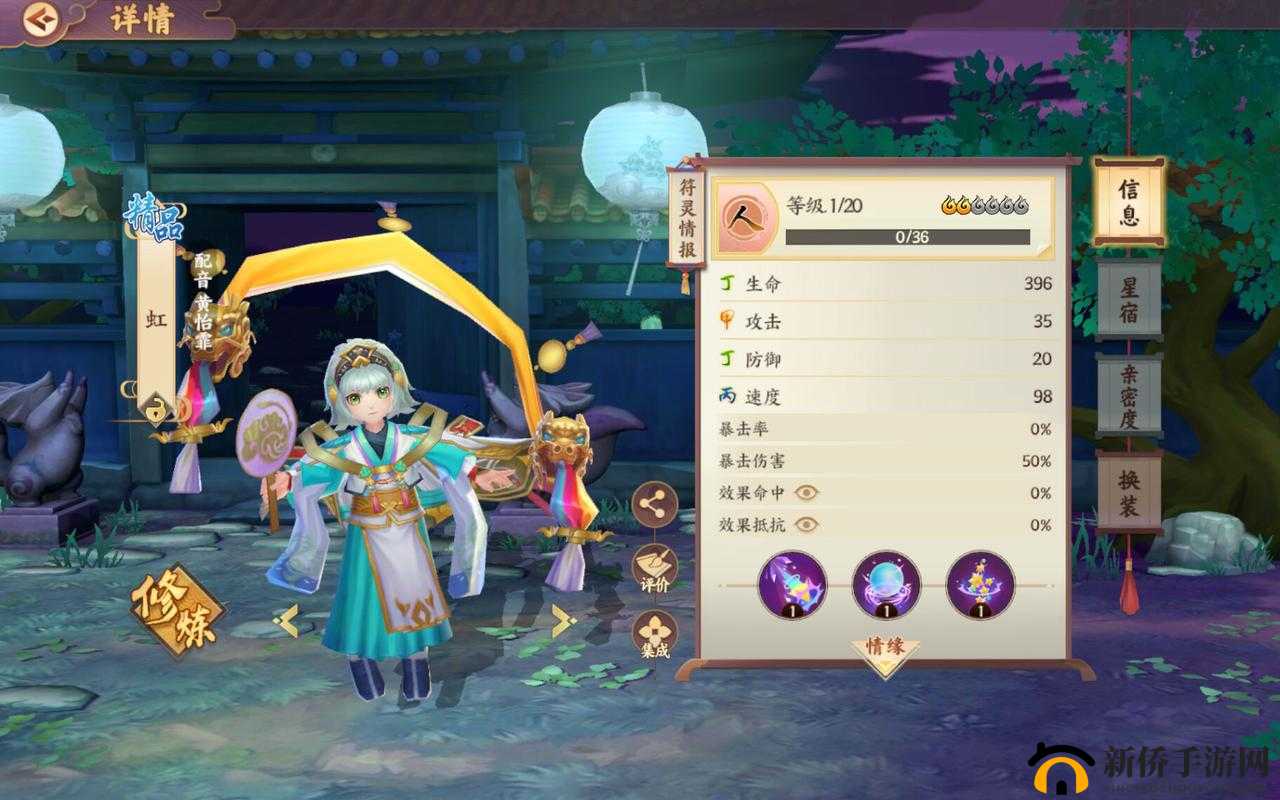Click the 0/36 progress bar
This screenshot has width=1280, height=800.
[x=907, y=237]
